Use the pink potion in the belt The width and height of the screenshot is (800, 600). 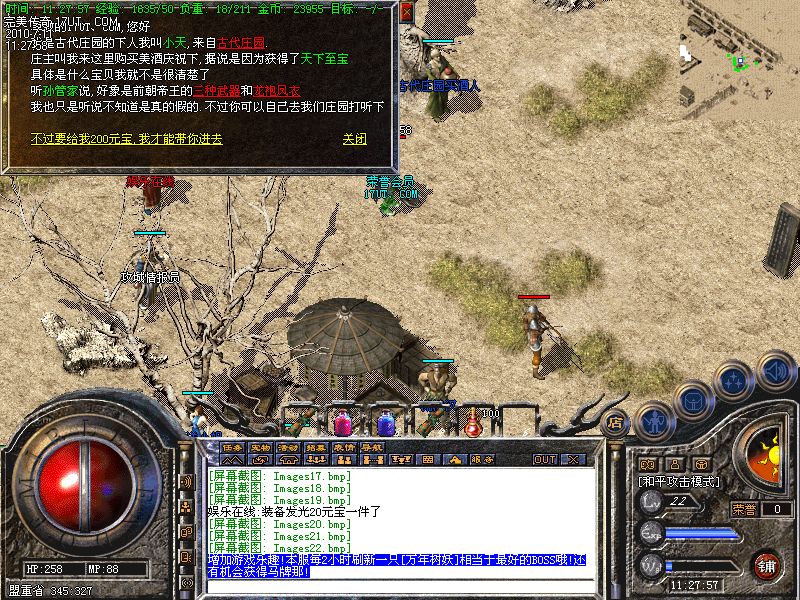(x=343, y=421)
